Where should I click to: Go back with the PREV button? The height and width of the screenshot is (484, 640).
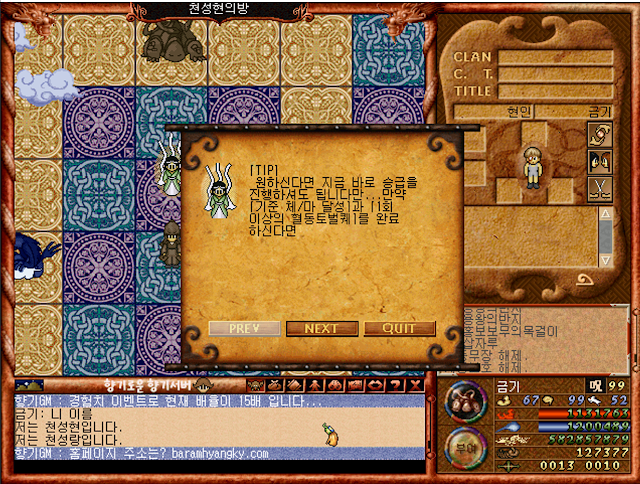[x=245, y=328]
